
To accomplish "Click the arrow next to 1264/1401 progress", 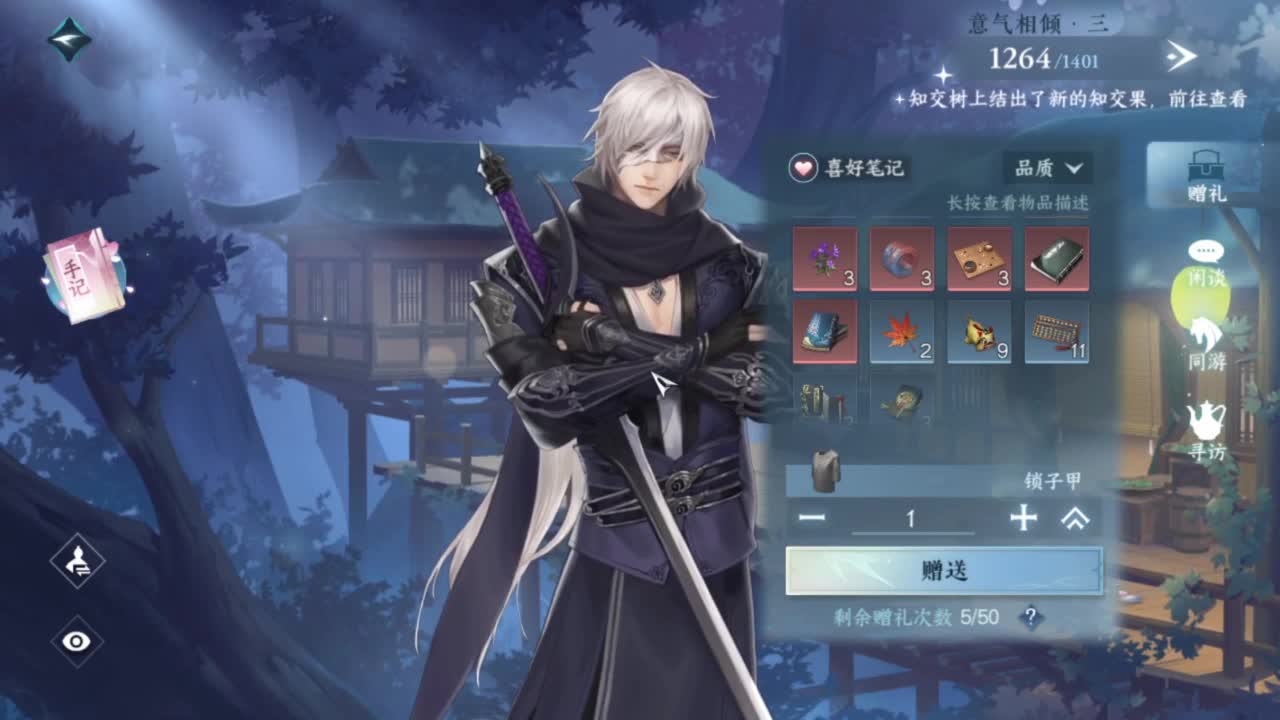I will (x=1182, y=57).
